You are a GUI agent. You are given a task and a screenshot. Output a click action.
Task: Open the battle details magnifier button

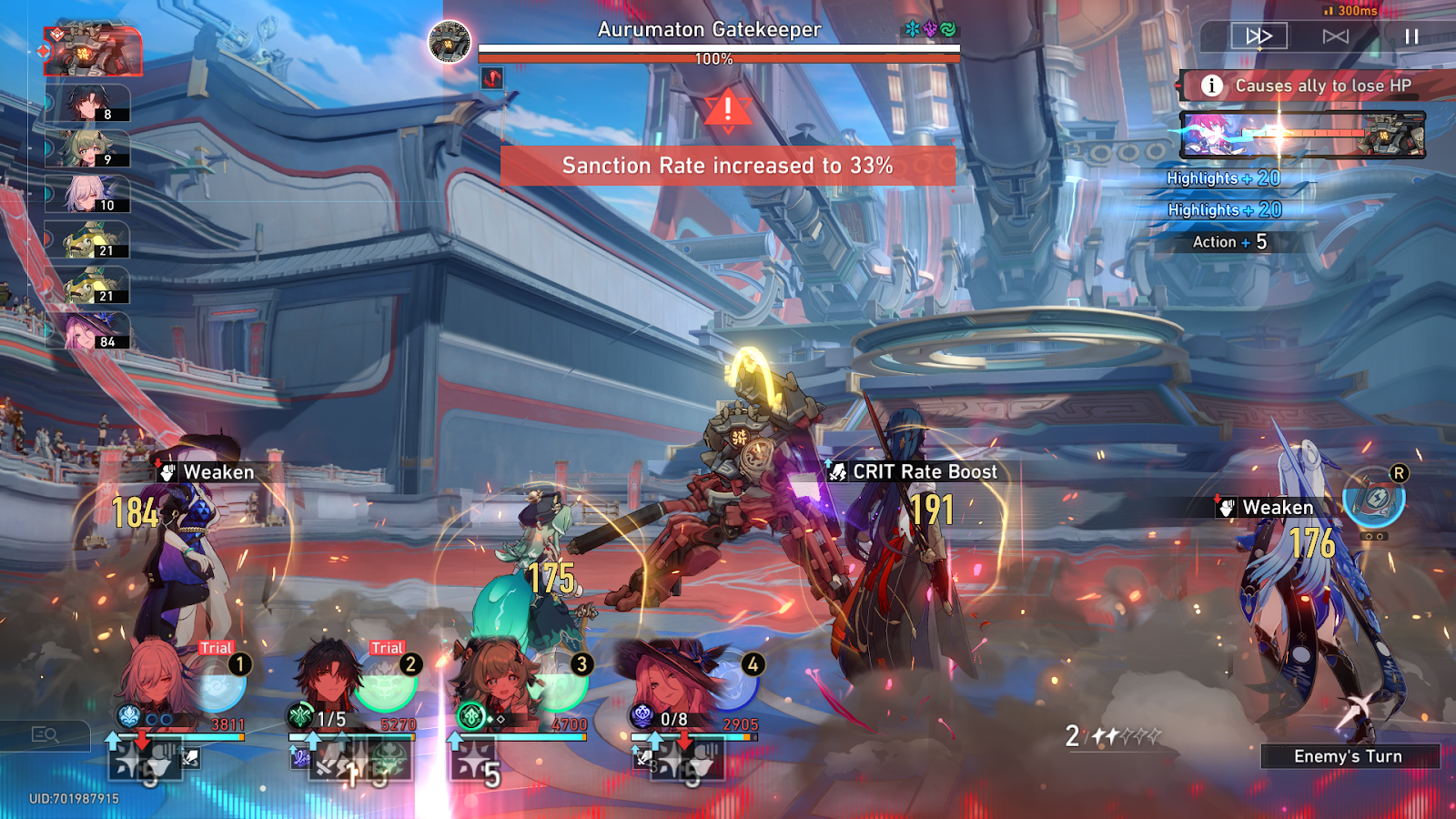pyautogui.click(x=45, y=734)
